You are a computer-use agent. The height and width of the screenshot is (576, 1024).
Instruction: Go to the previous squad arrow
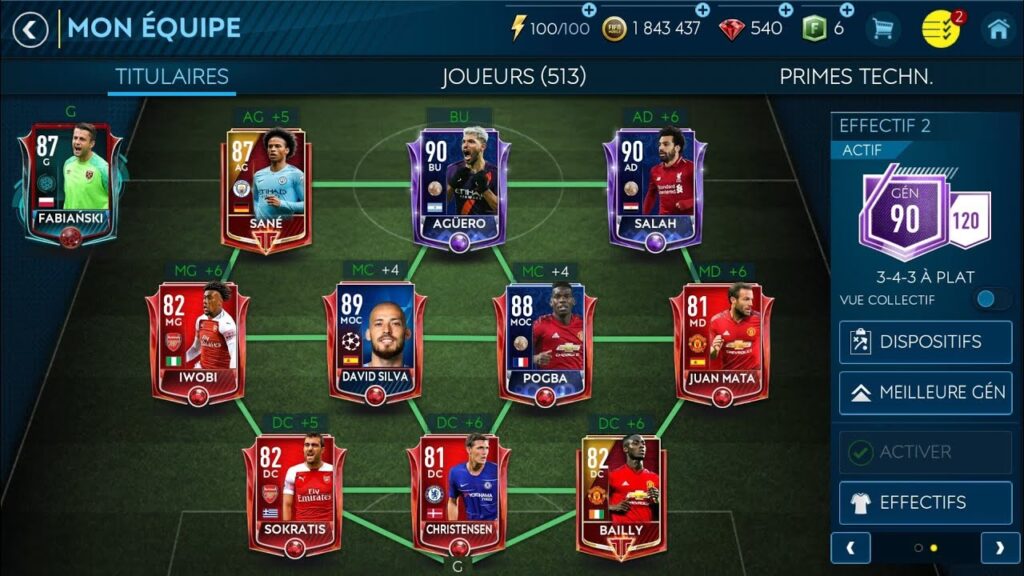pos(851,547)
